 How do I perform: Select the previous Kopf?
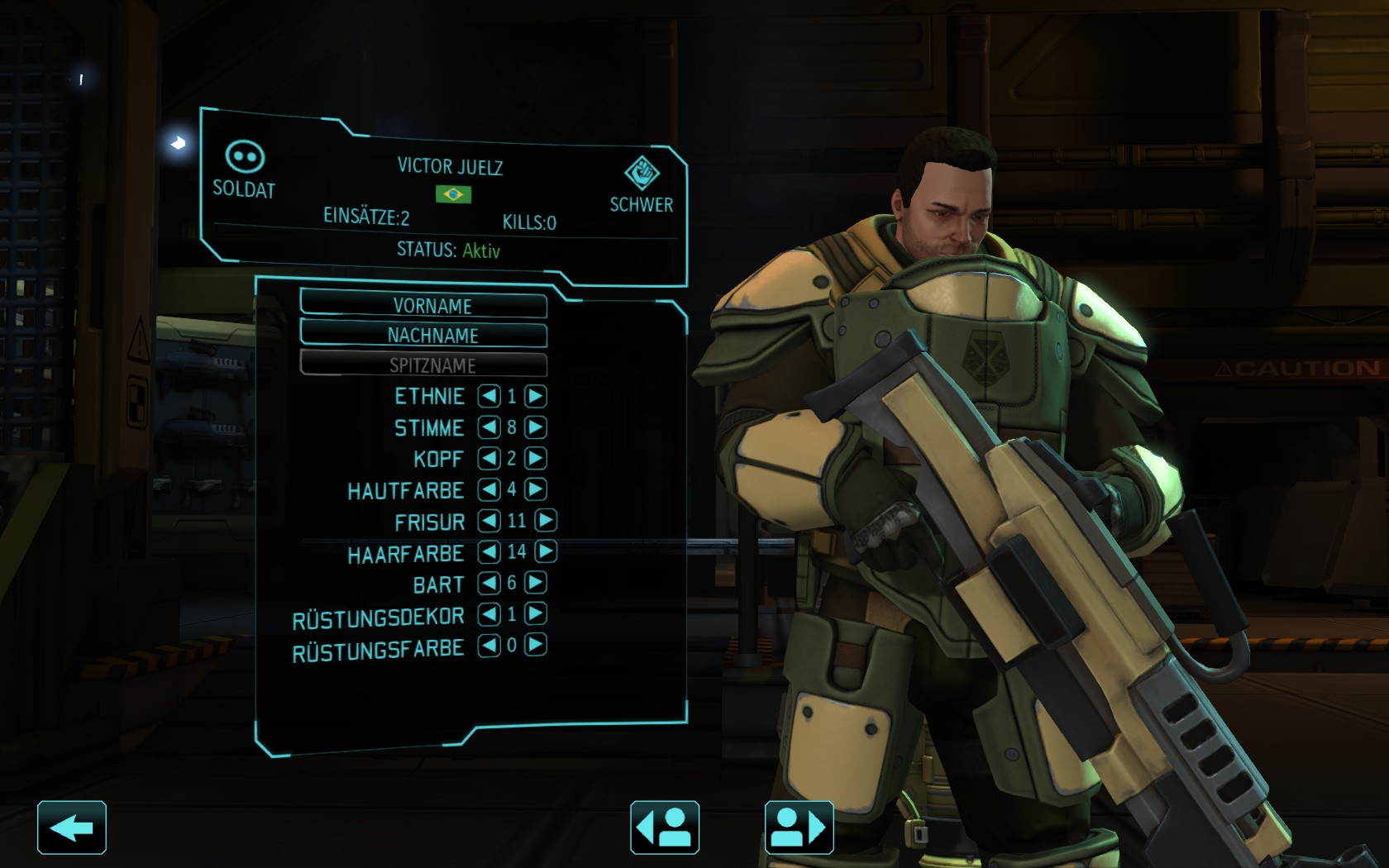pos(489,458)
